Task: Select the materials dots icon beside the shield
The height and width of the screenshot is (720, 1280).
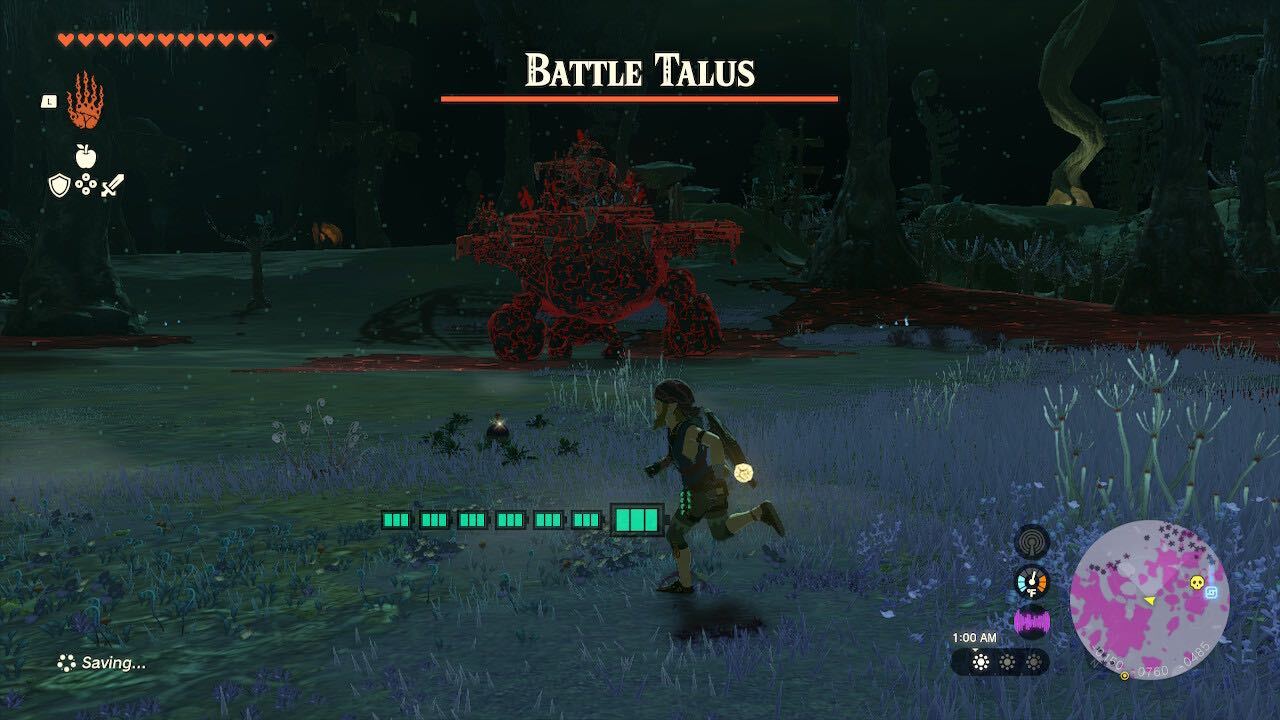Action: pyautogui.click(x=86, y=185)
